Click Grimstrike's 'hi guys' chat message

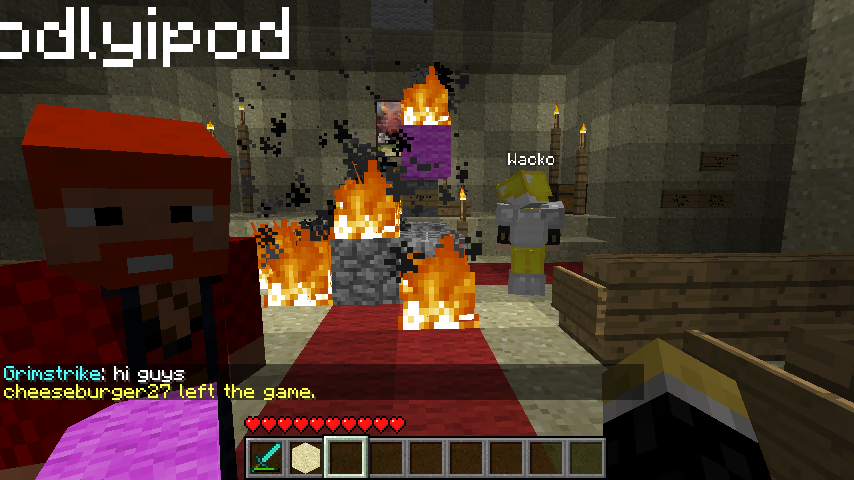click(94, 373)
